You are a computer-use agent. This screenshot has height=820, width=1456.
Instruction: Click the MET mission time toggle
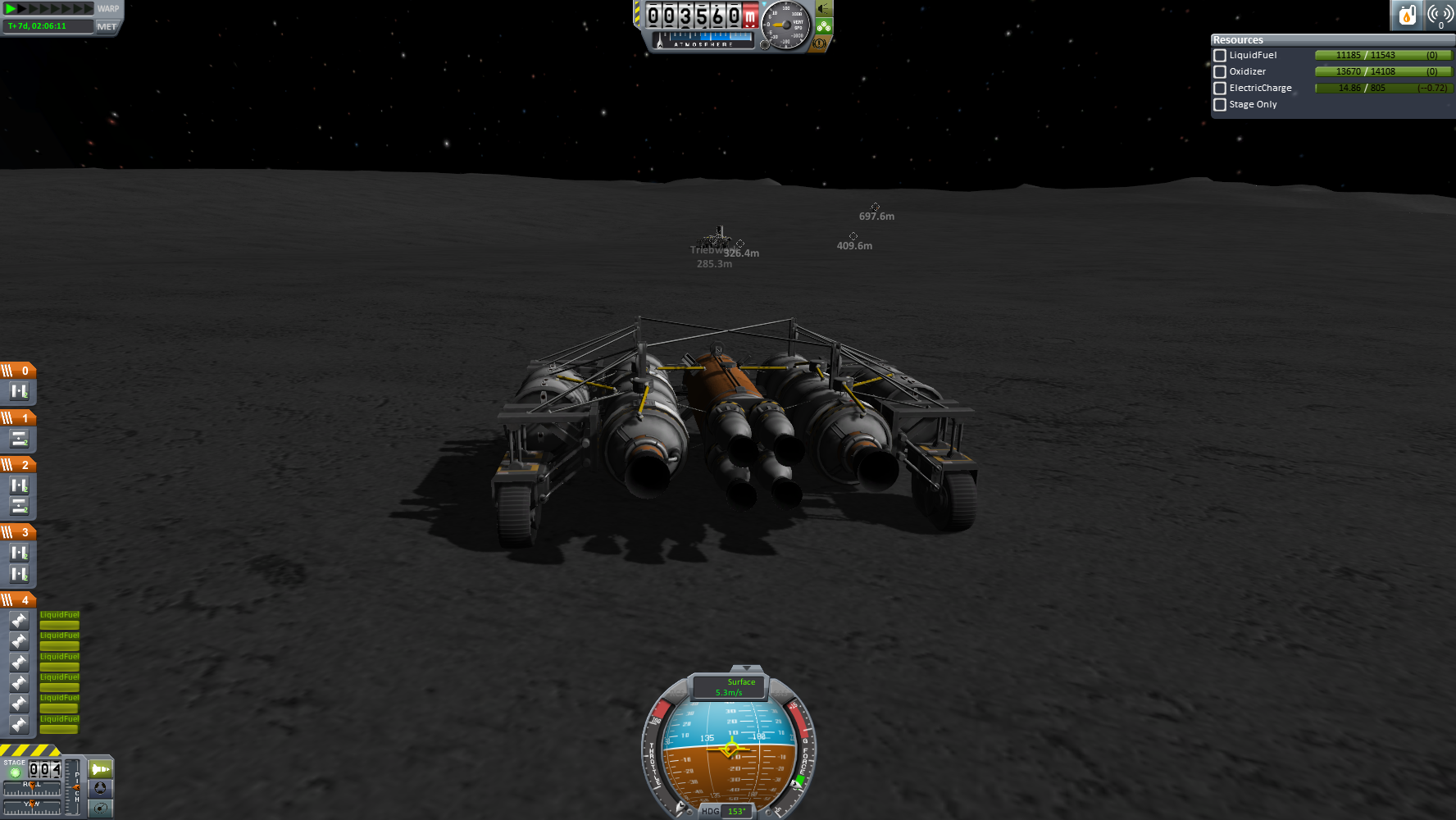[107, 26]
